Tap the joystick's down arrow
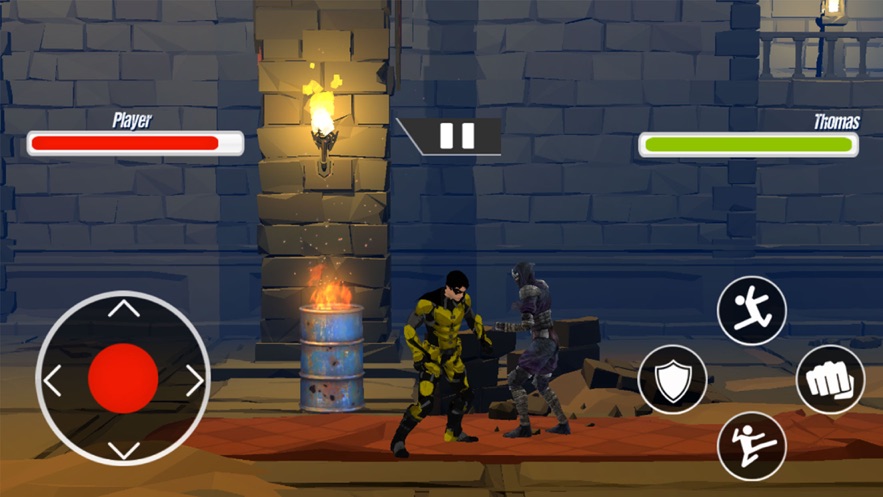Image resolution: width=883 pixels, height=497 pixels. click(123, 449)
